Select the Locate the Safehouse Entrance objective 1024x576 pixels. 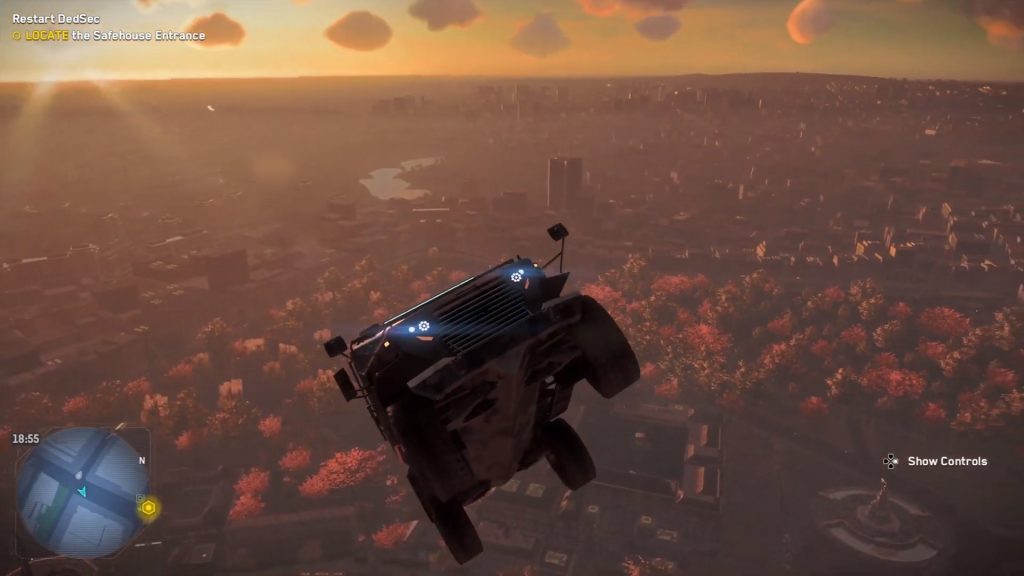pos(109,36)
